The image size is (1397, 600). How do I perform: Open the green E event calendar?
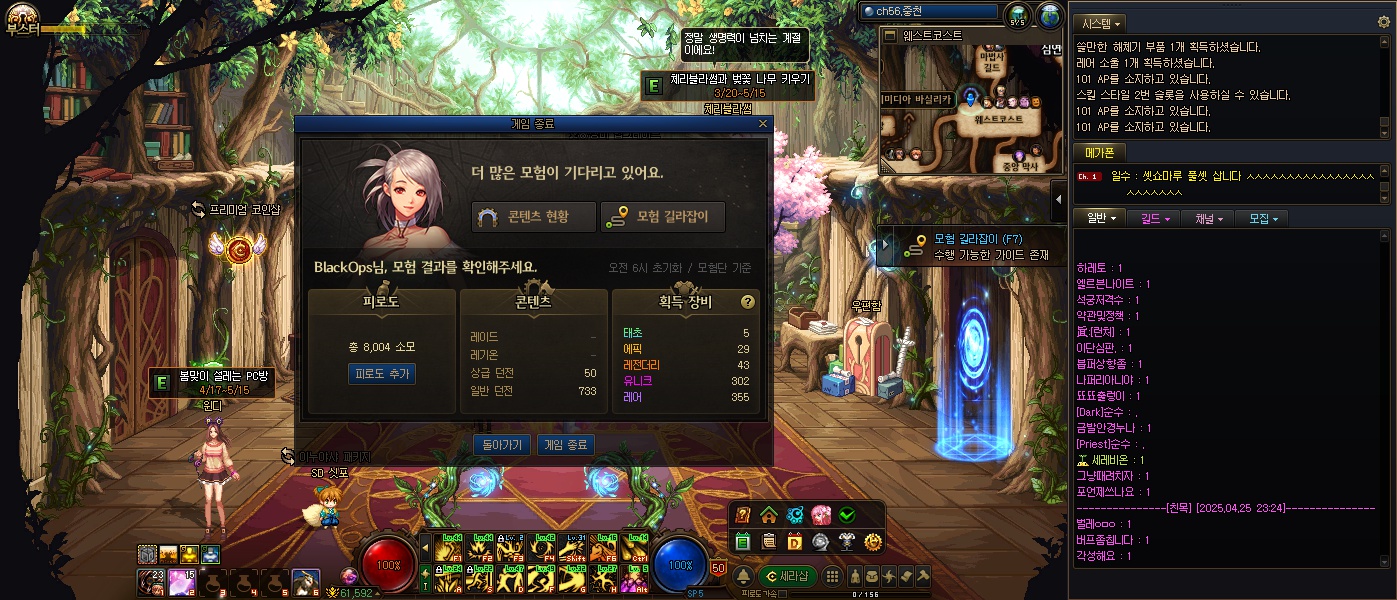pos(743,541)
